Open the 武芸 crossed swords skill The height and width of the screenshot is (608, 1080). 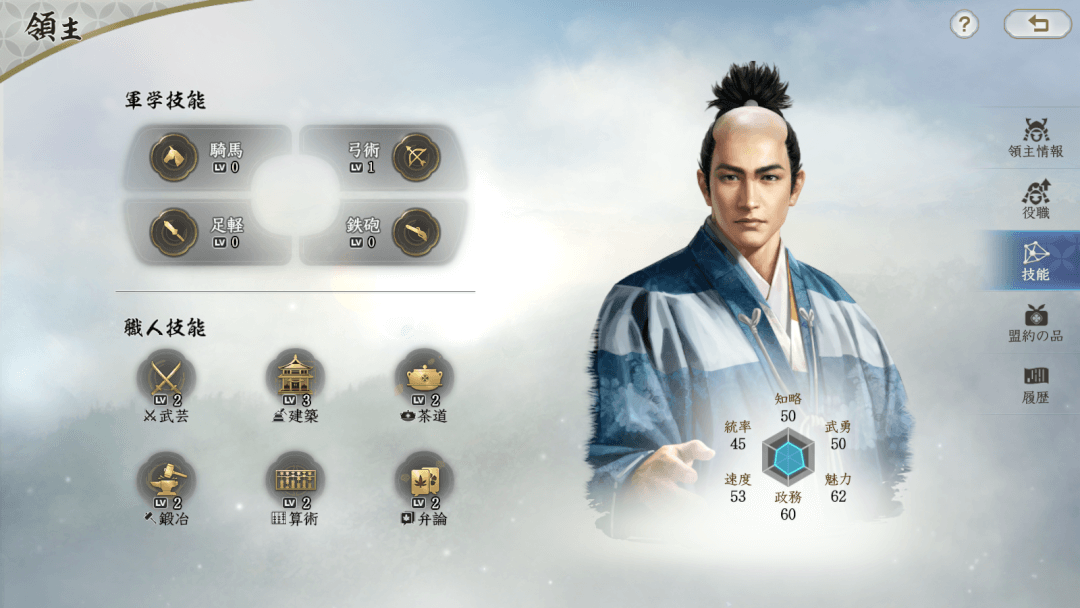pyautogui.click(x=166, y=380)
